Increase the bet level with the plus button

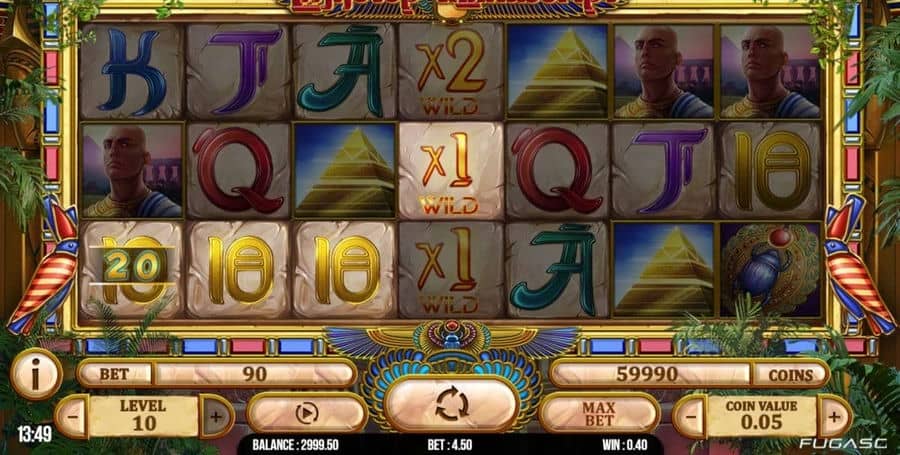click(217, 415)
